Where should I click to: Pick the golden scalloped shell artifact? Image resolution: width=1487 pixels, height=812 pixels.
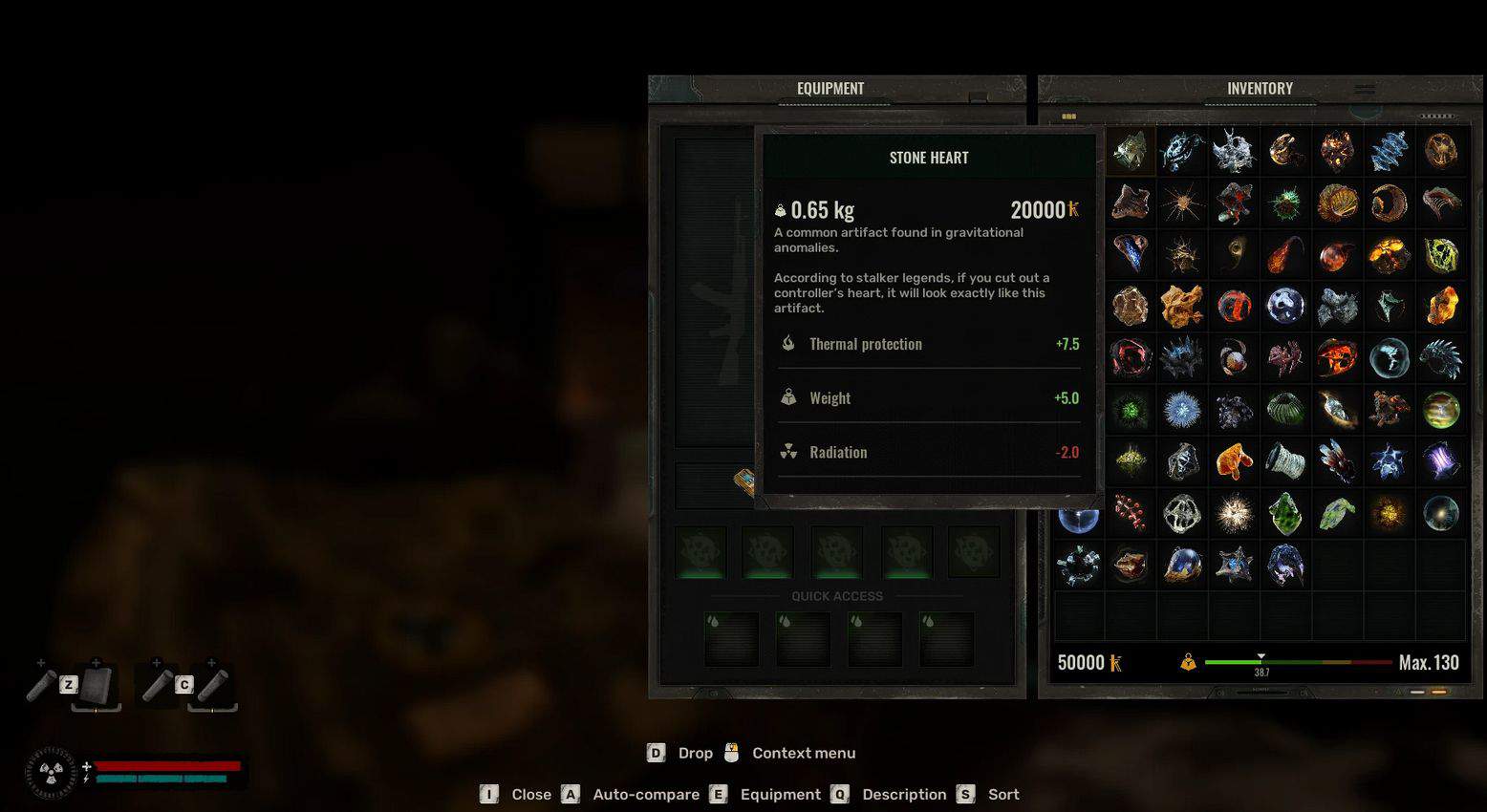click(1337, 203)
